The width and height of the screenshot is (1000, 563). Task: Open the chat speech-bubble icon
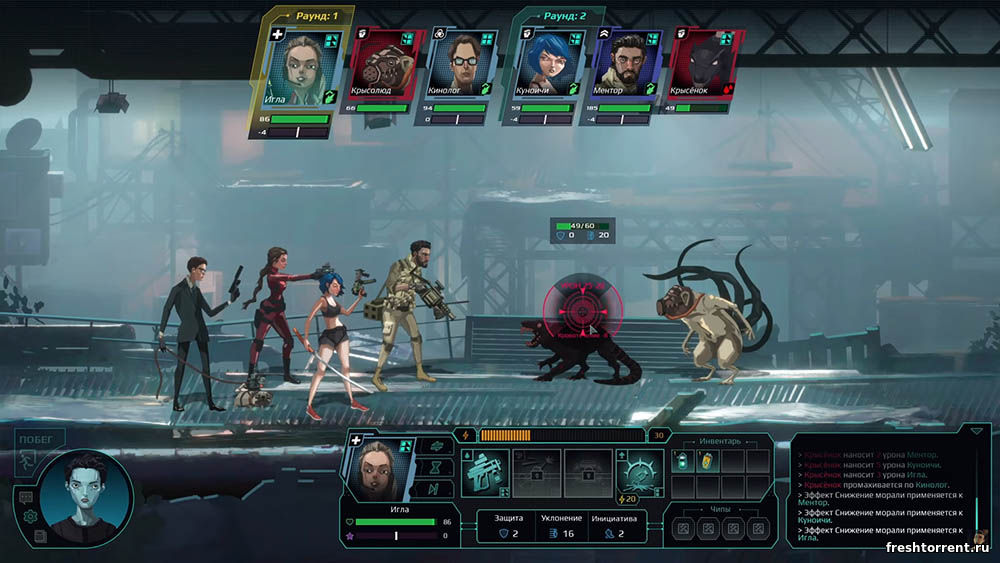tap(25, 496)
